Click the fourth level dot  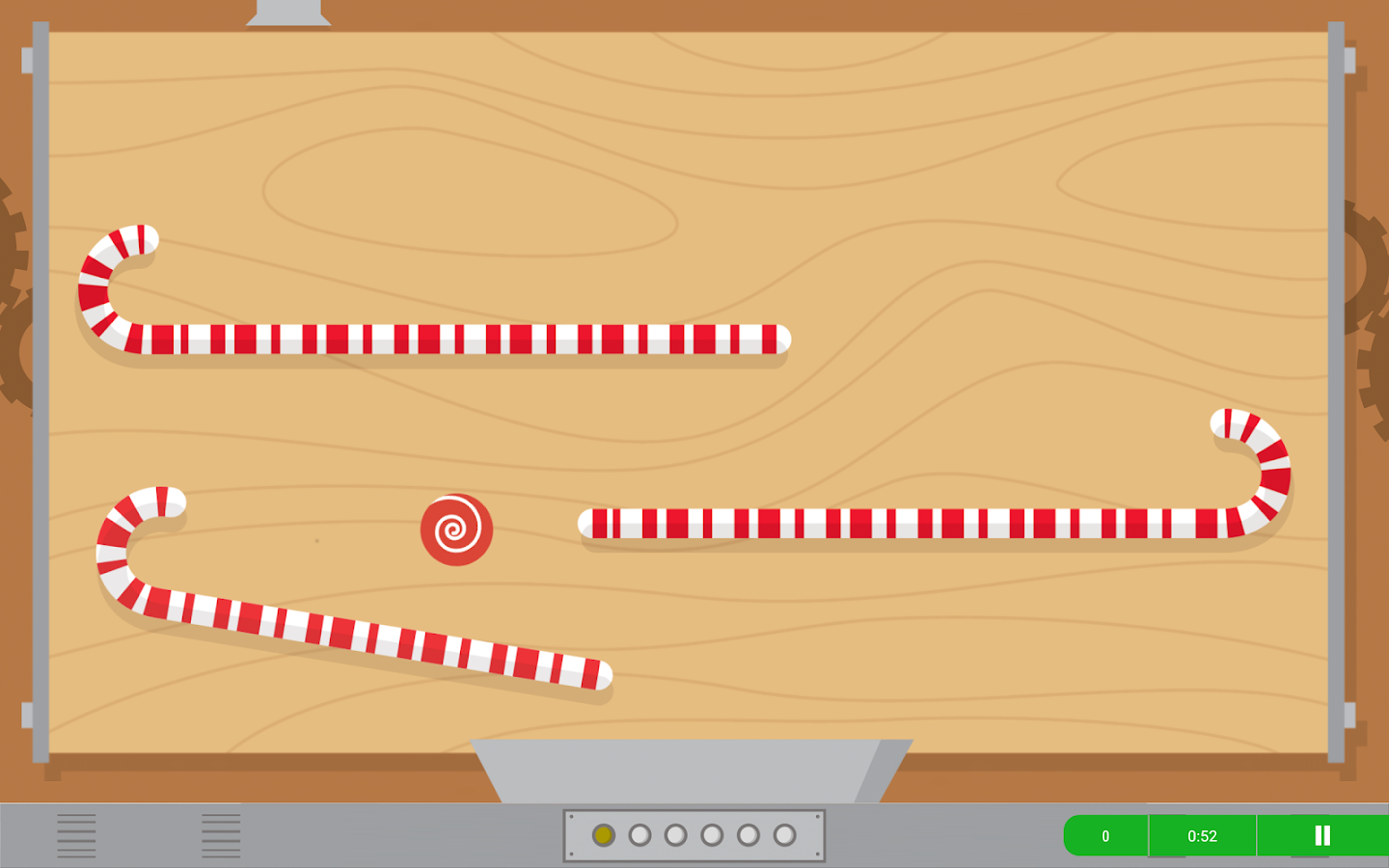[x=711, y=834]
